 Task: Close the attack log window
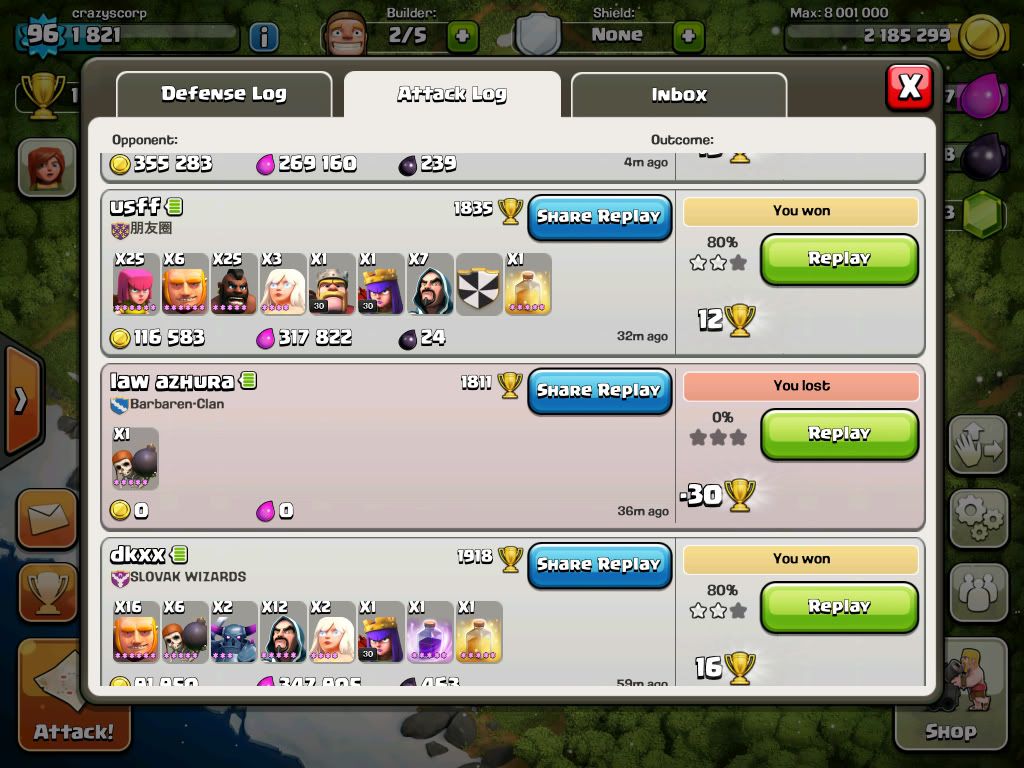pyautogui.click(x=908, y=87)
